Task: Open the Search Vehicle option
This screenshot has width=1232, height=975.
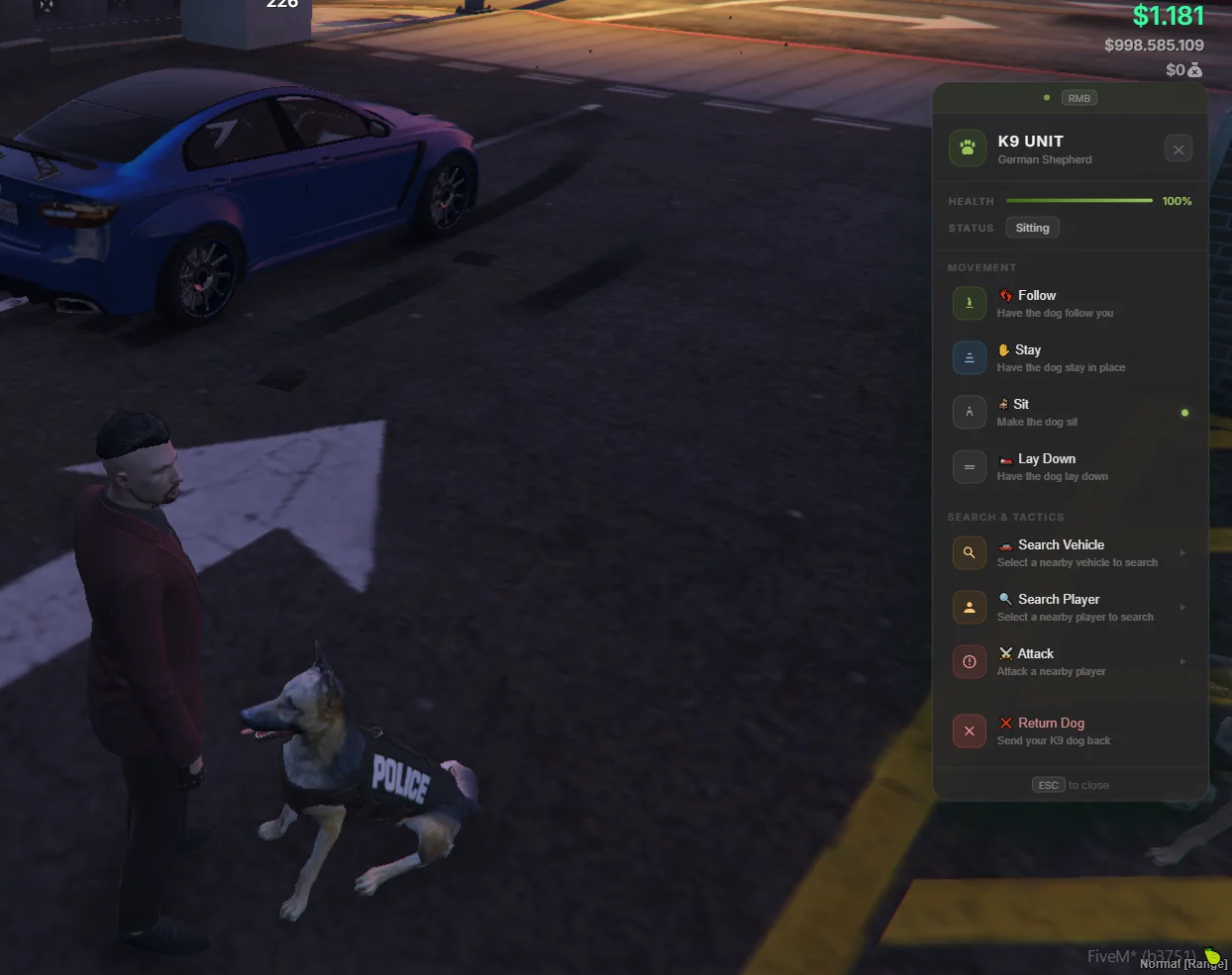Action: (1070, 553)
